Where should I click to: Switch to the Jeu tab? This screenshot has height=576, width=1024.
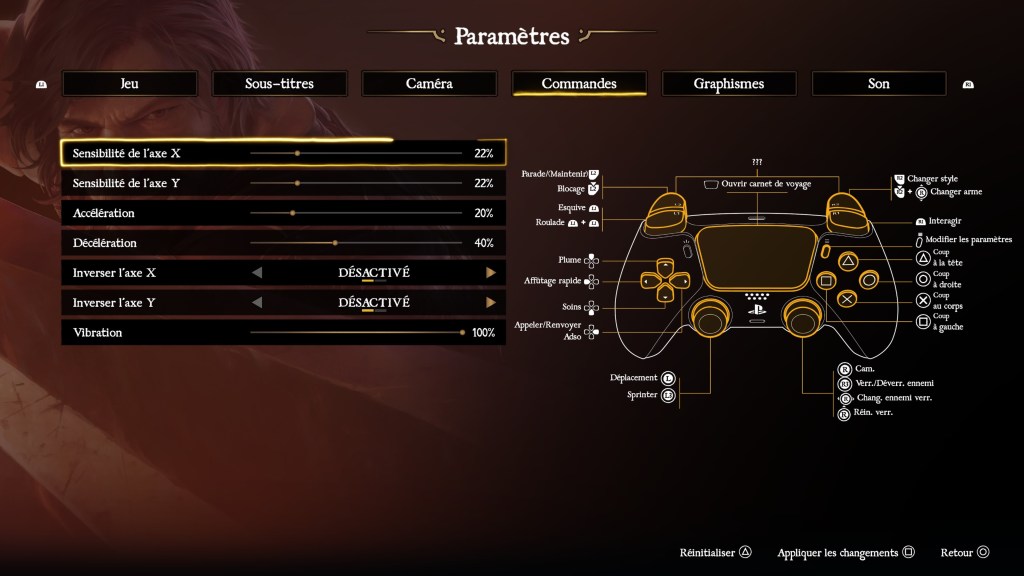point(129,84)
